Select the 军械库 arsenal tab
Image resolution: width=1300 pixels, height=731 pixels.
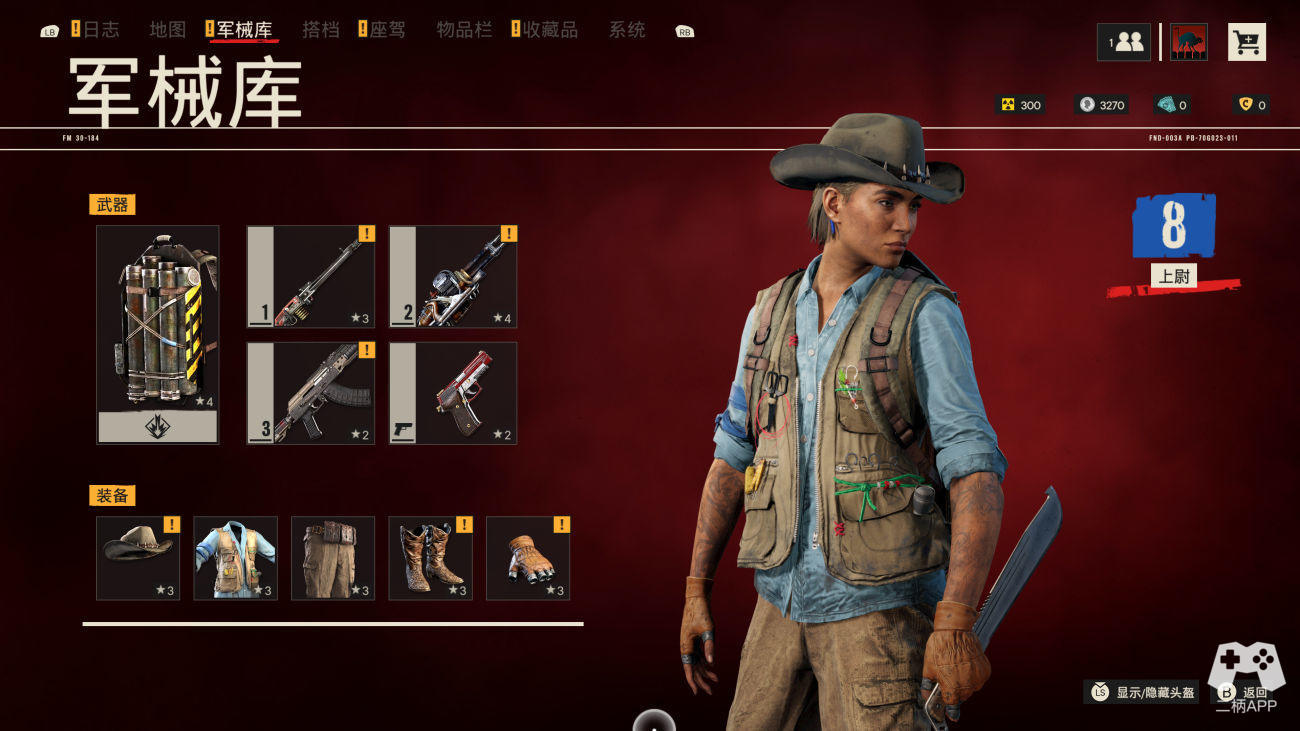tap(244, 30)
